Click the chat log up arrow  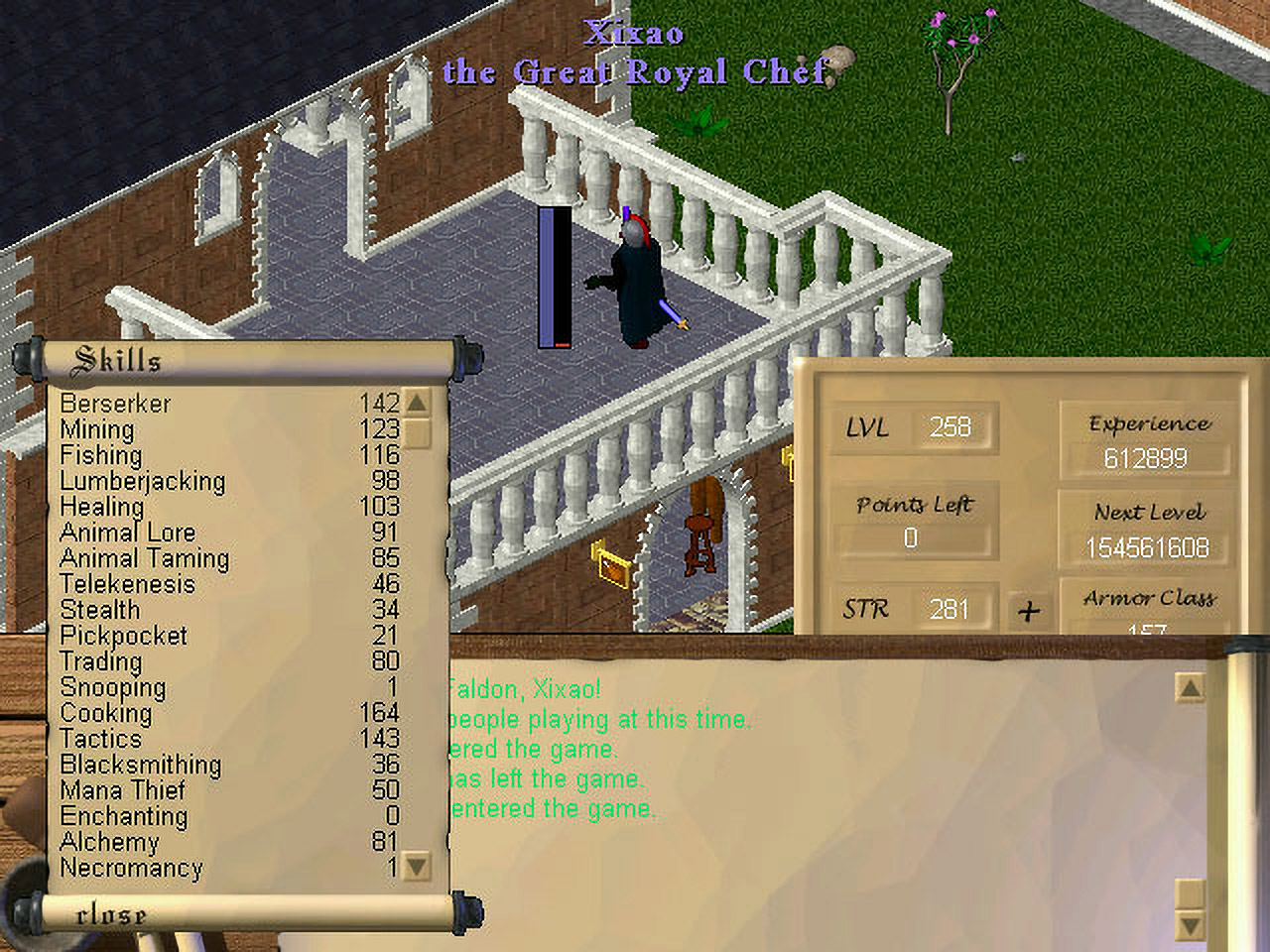(1189, 688)
